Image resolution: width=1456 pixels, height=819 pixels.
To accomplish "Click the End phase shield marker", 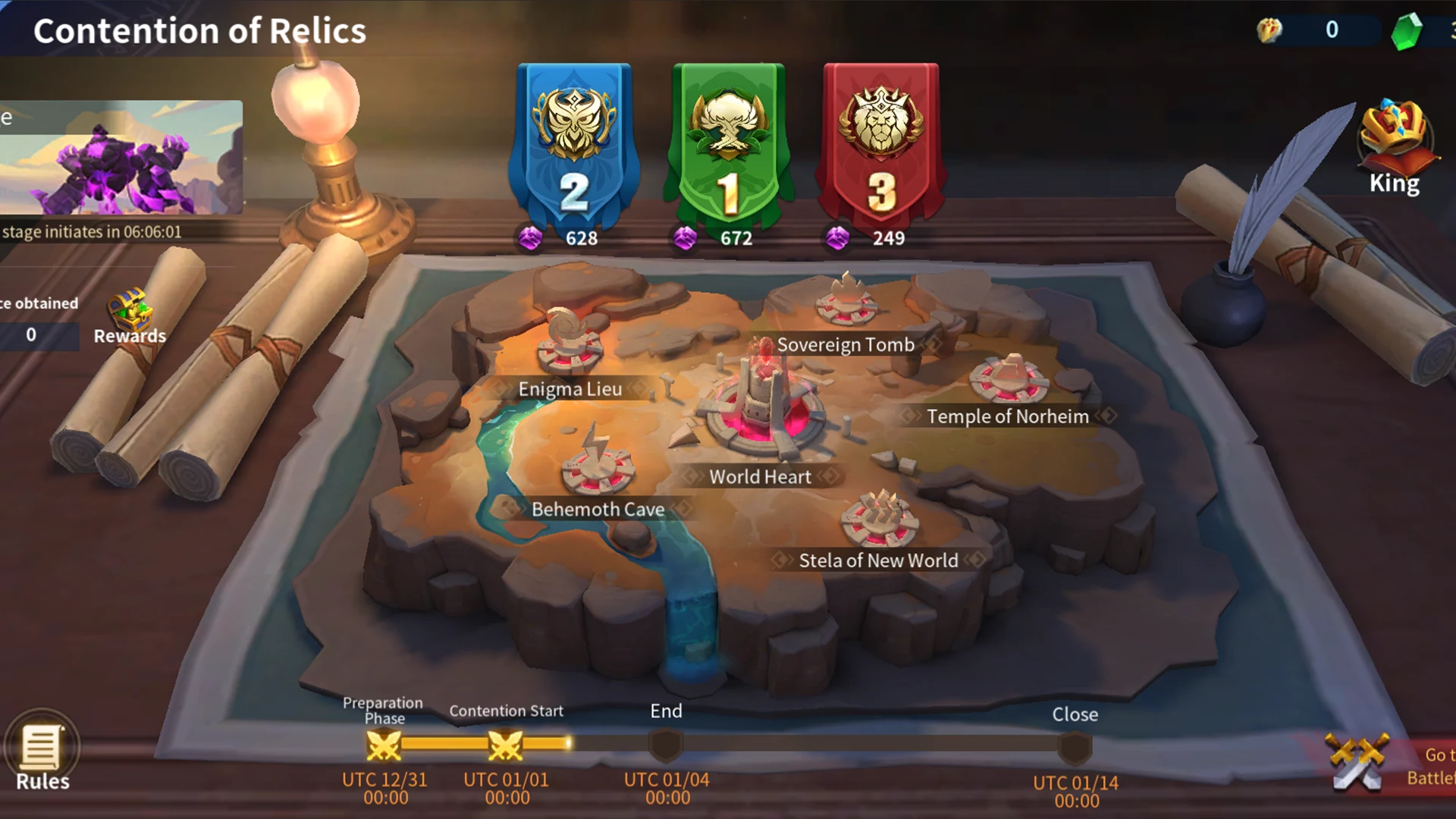I will [666, 745].
